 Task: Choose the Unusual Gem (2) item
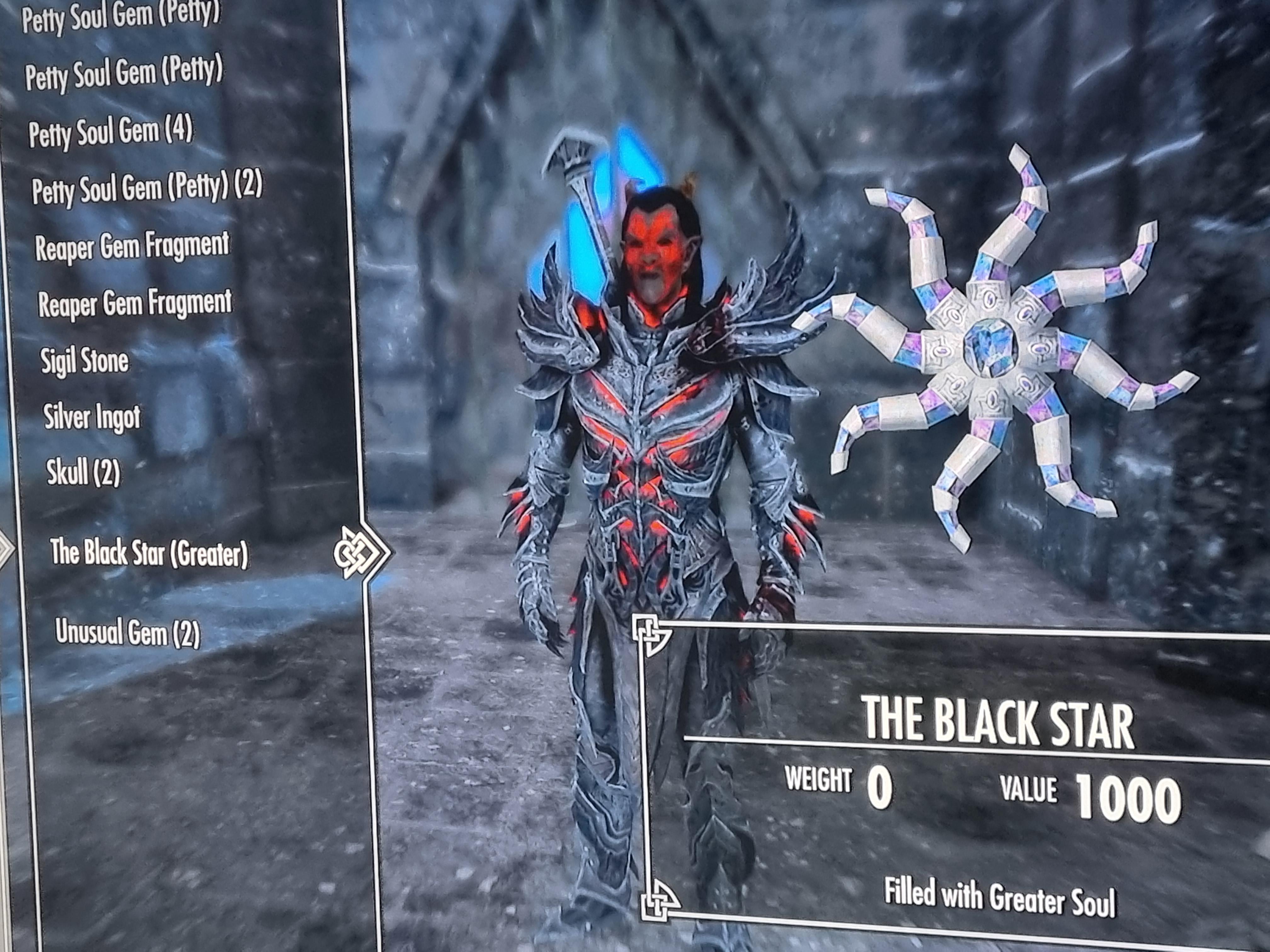pos(128,632)
